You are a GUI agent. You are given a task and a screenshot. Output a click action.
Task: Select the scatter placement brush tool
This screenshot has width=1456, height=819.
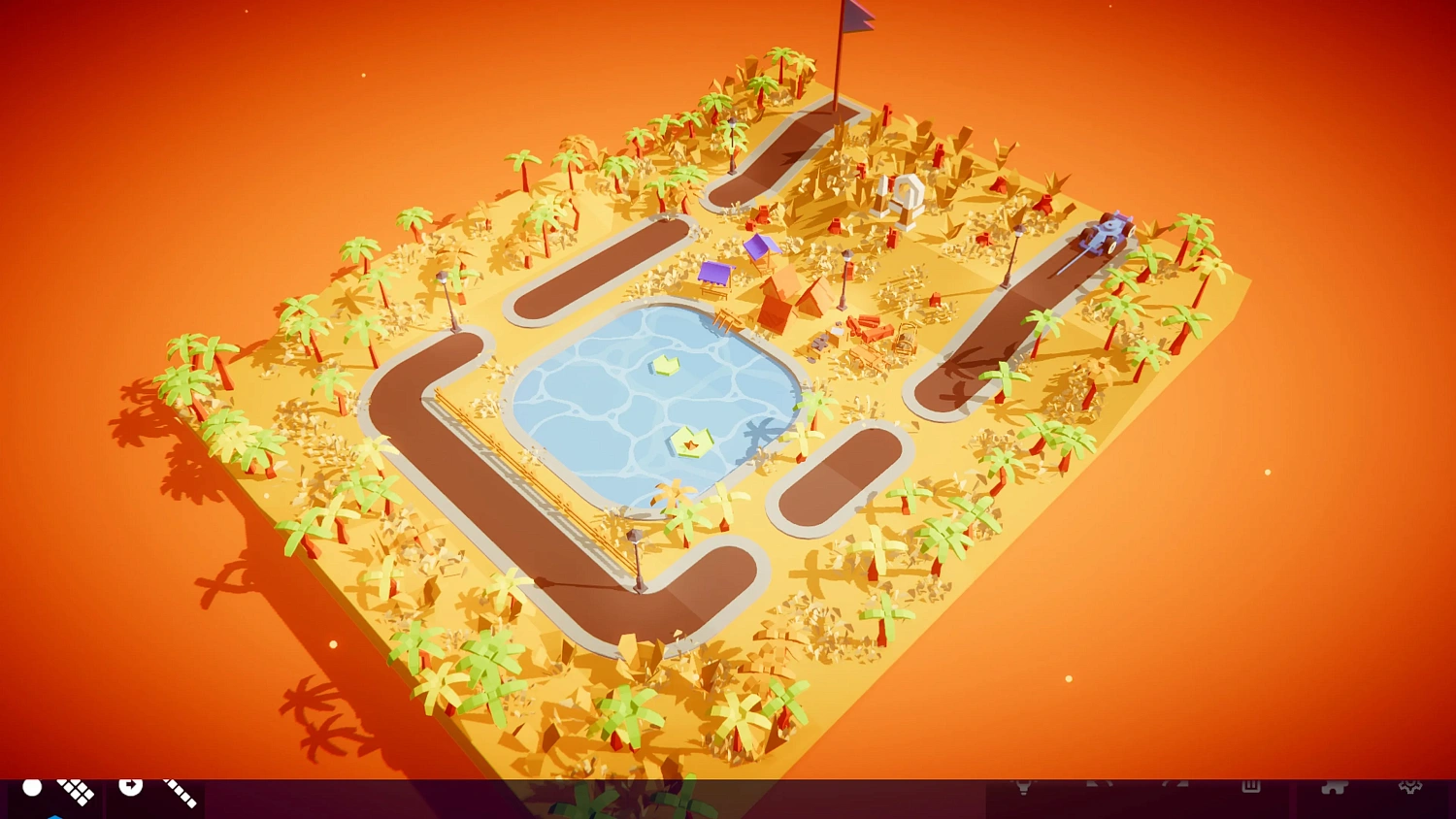(74, 791)
